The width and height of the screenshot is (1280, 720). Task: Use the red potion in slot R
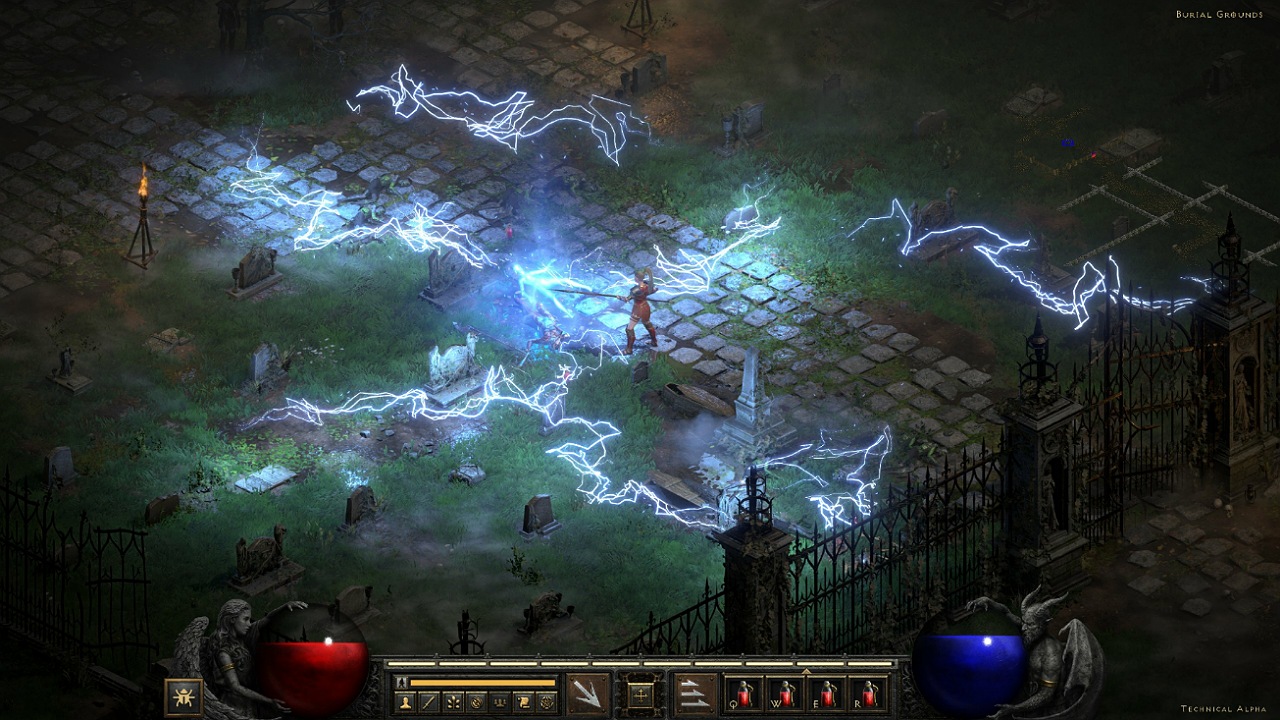click(x=866, y=694)
